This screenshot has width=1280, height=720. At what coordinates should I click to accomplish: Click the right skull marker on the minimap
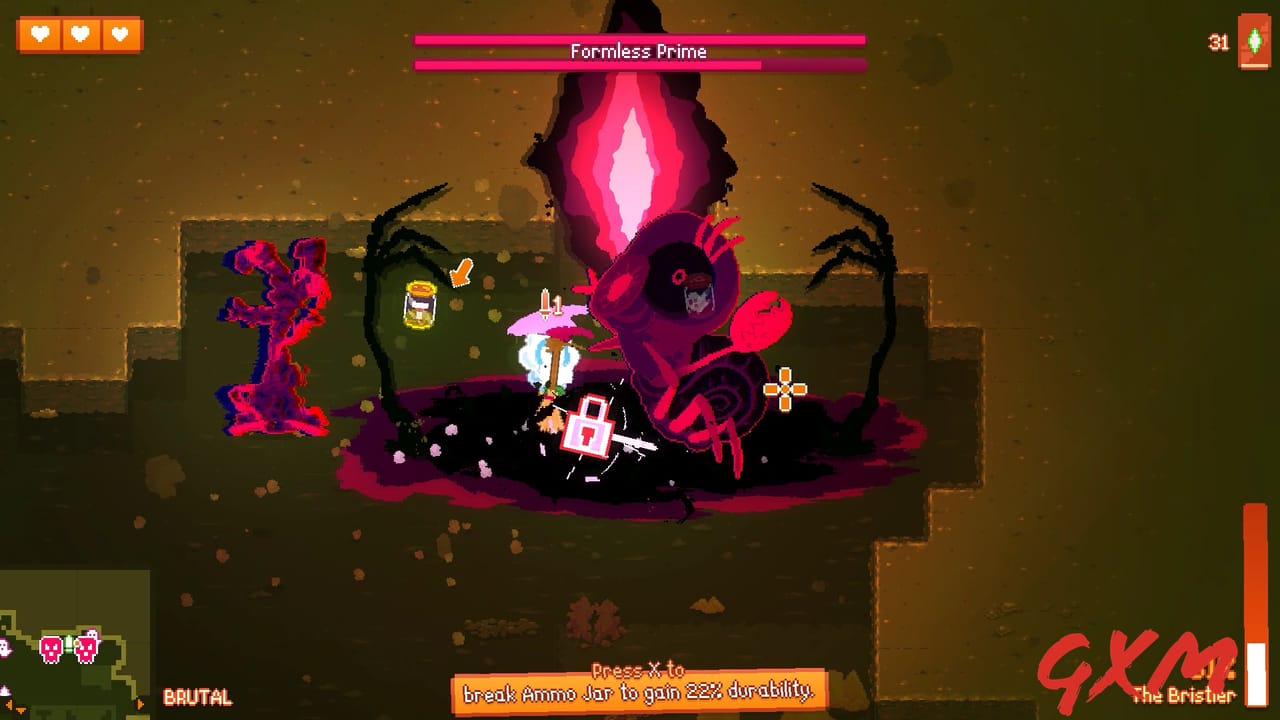85,650
